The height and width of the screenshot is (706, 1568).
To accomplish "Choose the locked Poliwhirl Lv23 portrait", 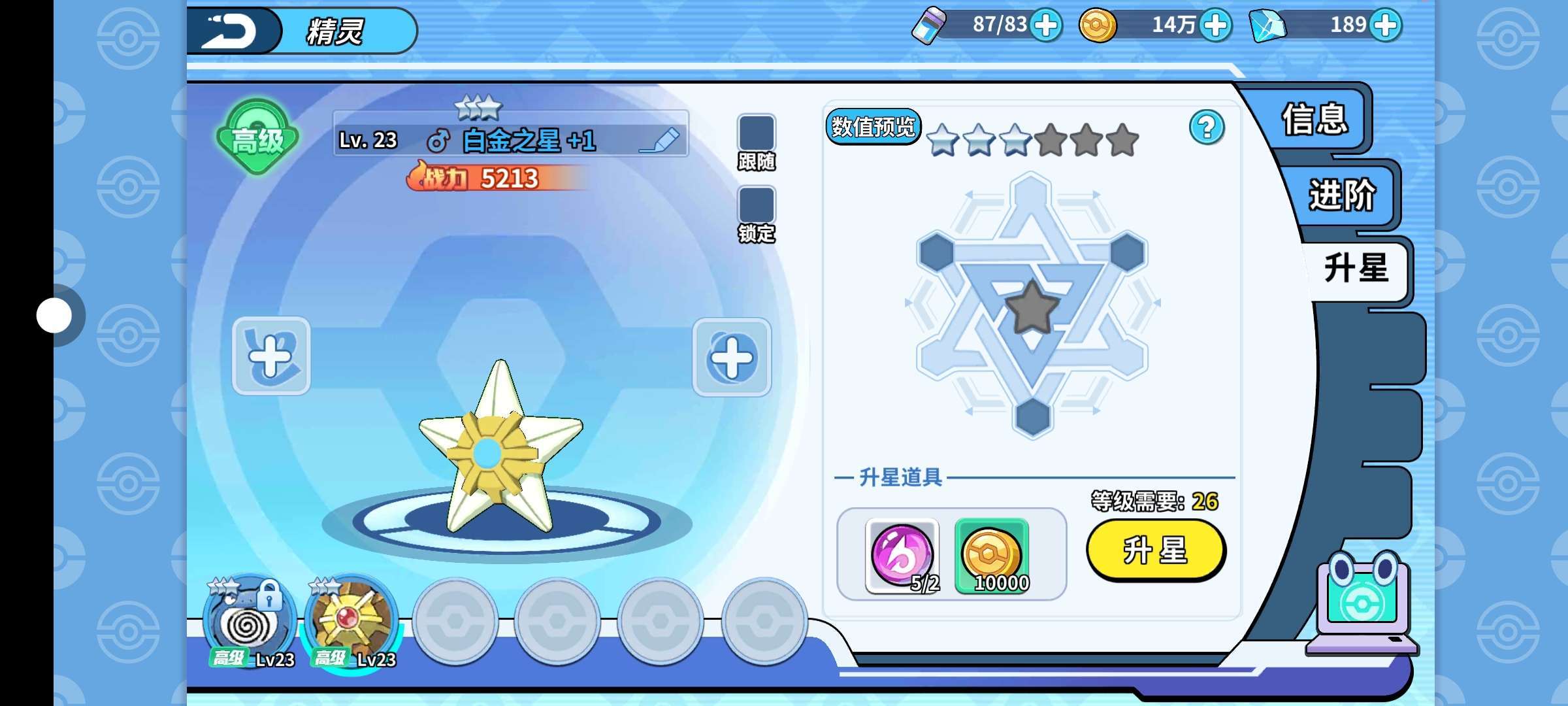I will [248, 622].
